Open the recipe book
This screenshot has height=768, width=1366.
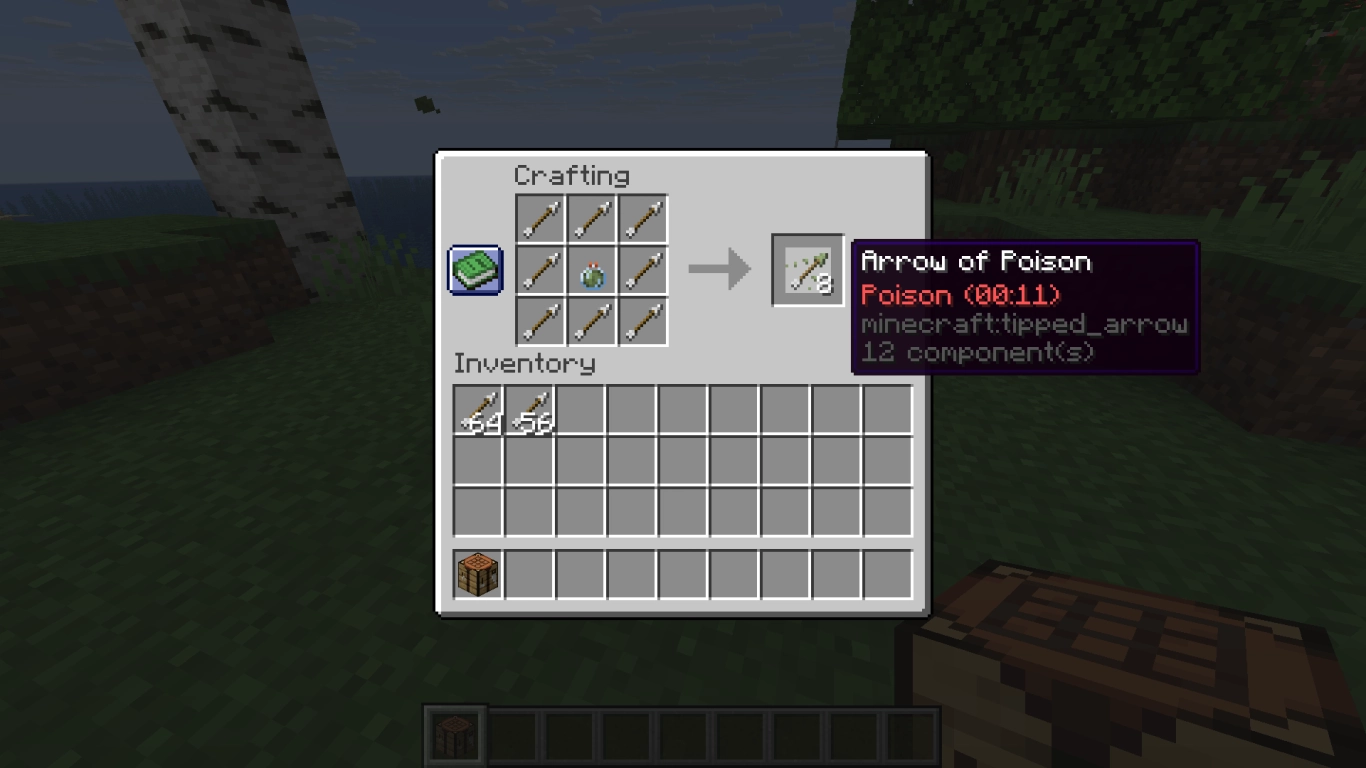(x=474, y=268)
